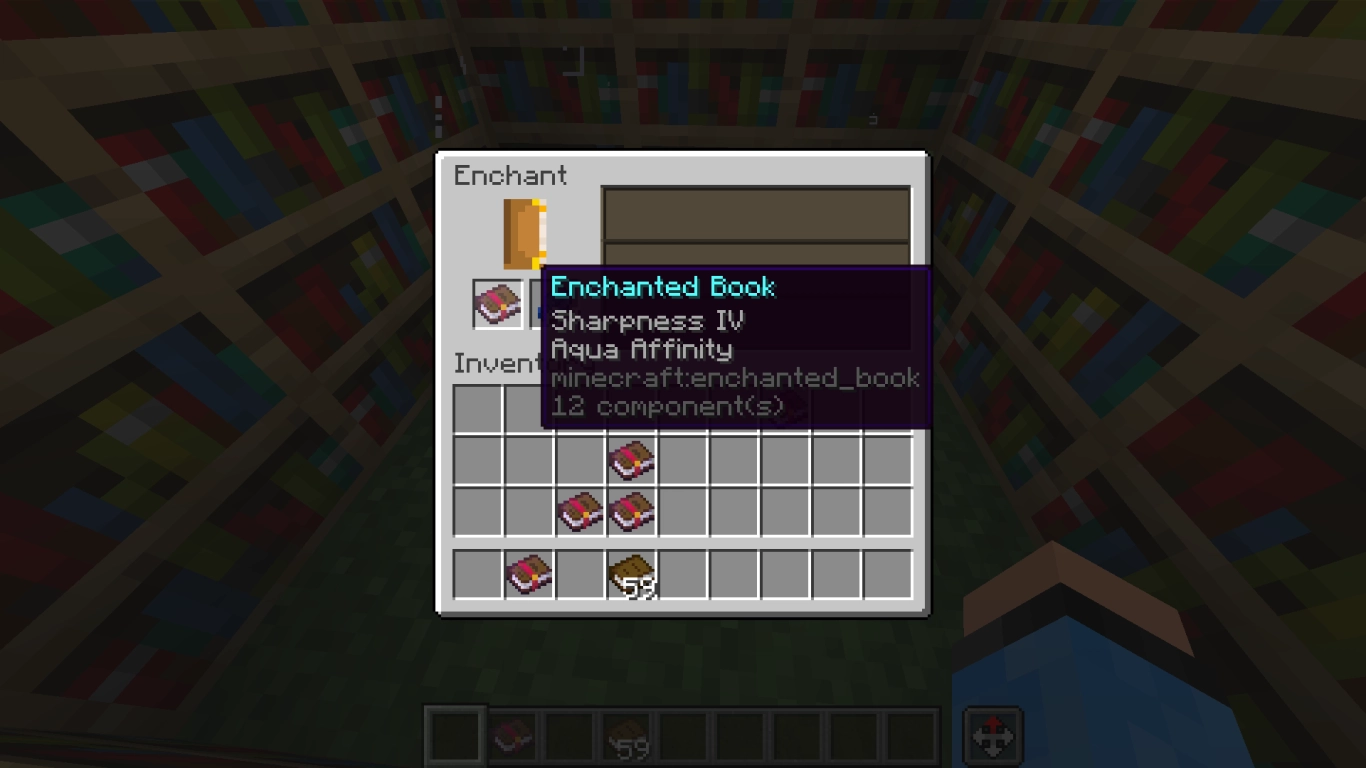Select the enchanted book in the second inventory row
Image resolution: width=1366 pixels, height=768 pixels.
(x=631, y=460)
